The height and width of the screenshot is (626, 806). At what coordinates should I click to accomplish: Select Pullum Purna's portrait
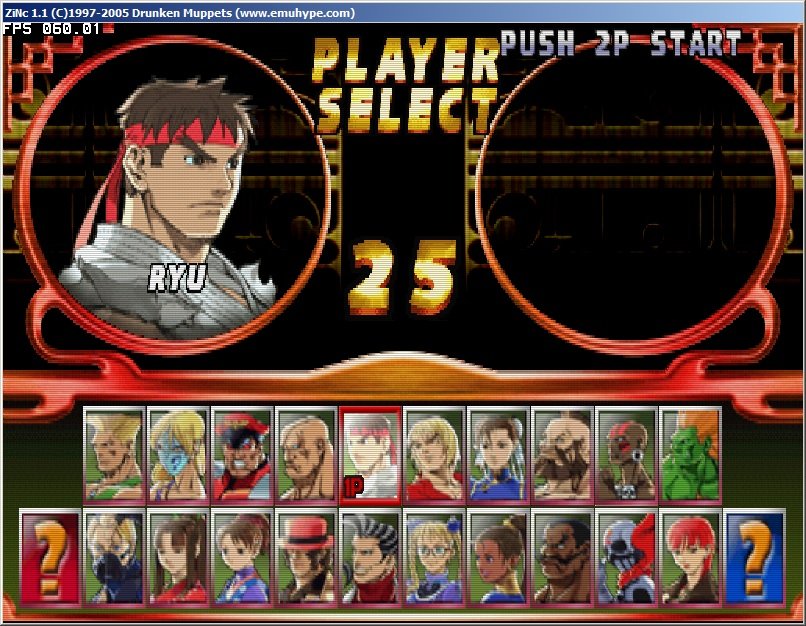pyautogui.click(x=498, y=557)
